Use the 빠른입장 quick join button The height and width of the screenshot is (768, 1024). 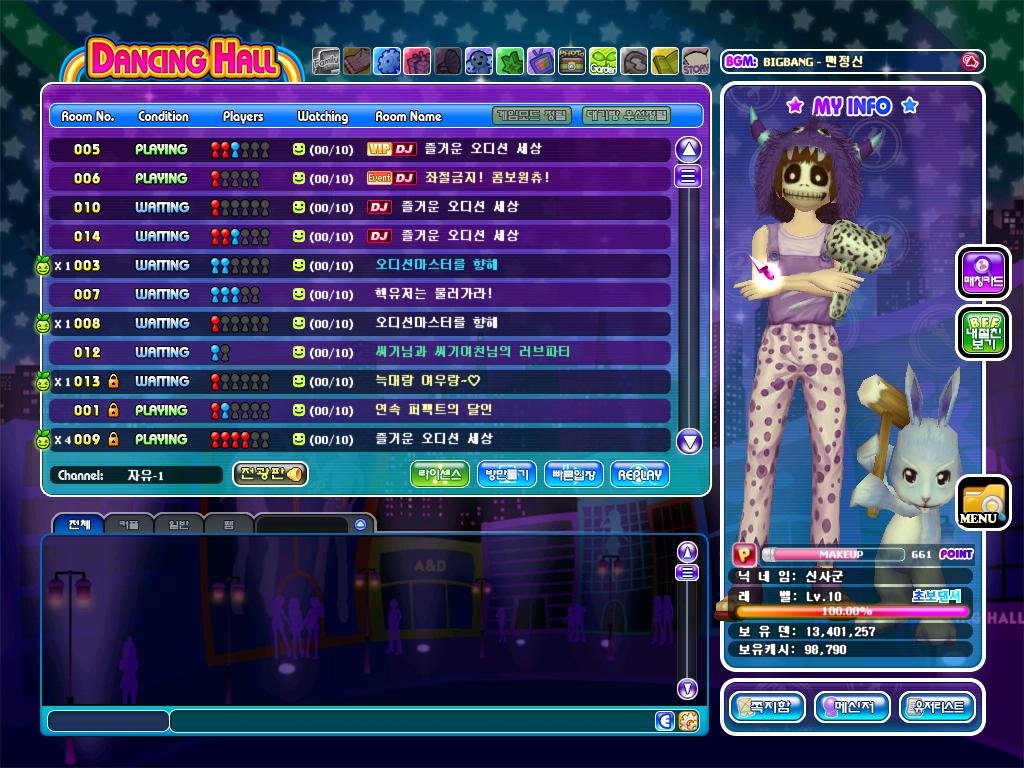[573, 475]
